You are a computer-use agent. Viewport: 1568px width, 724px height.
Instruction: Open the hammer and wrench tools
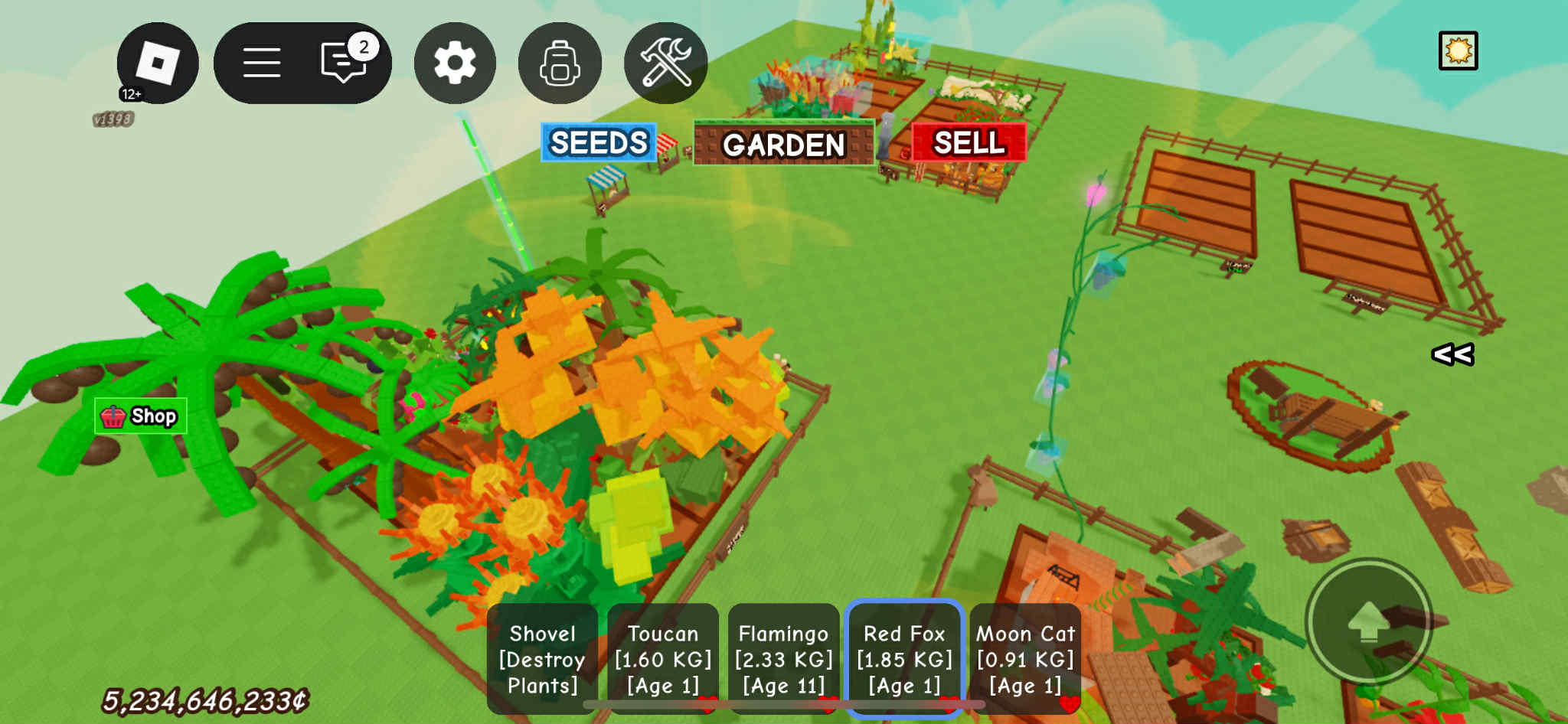[x=665, y=63]
